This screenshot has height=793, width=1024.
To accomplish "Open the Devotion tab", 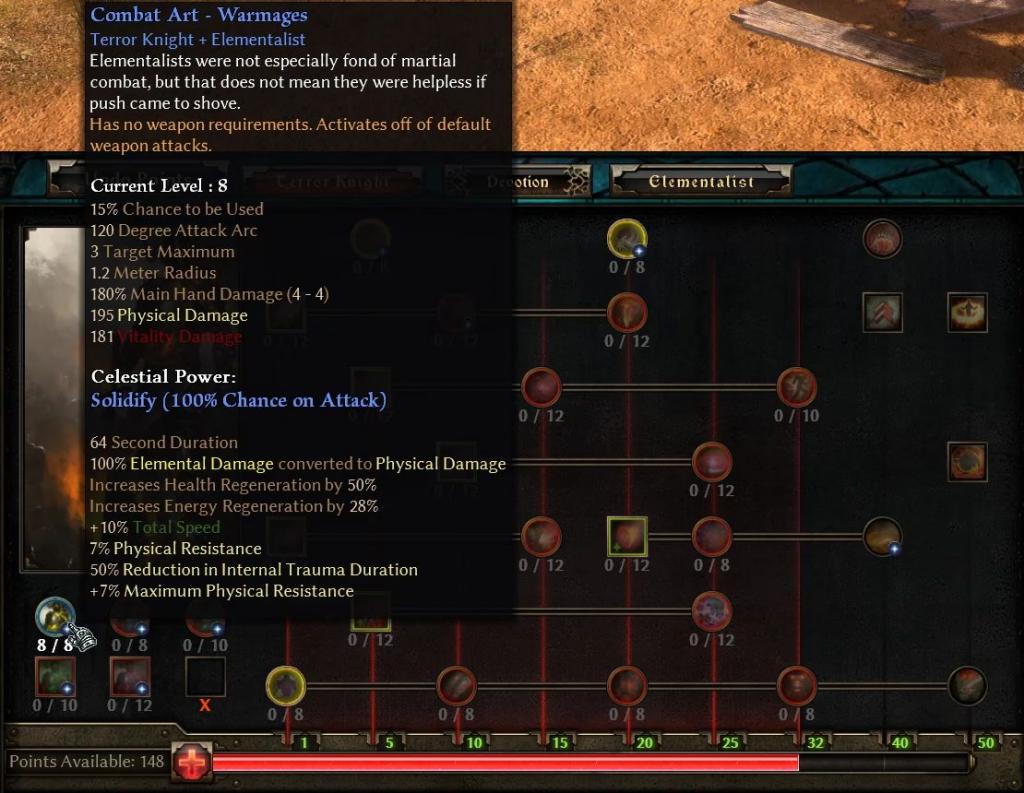I will pyautogui.click(x=518, y=182).
